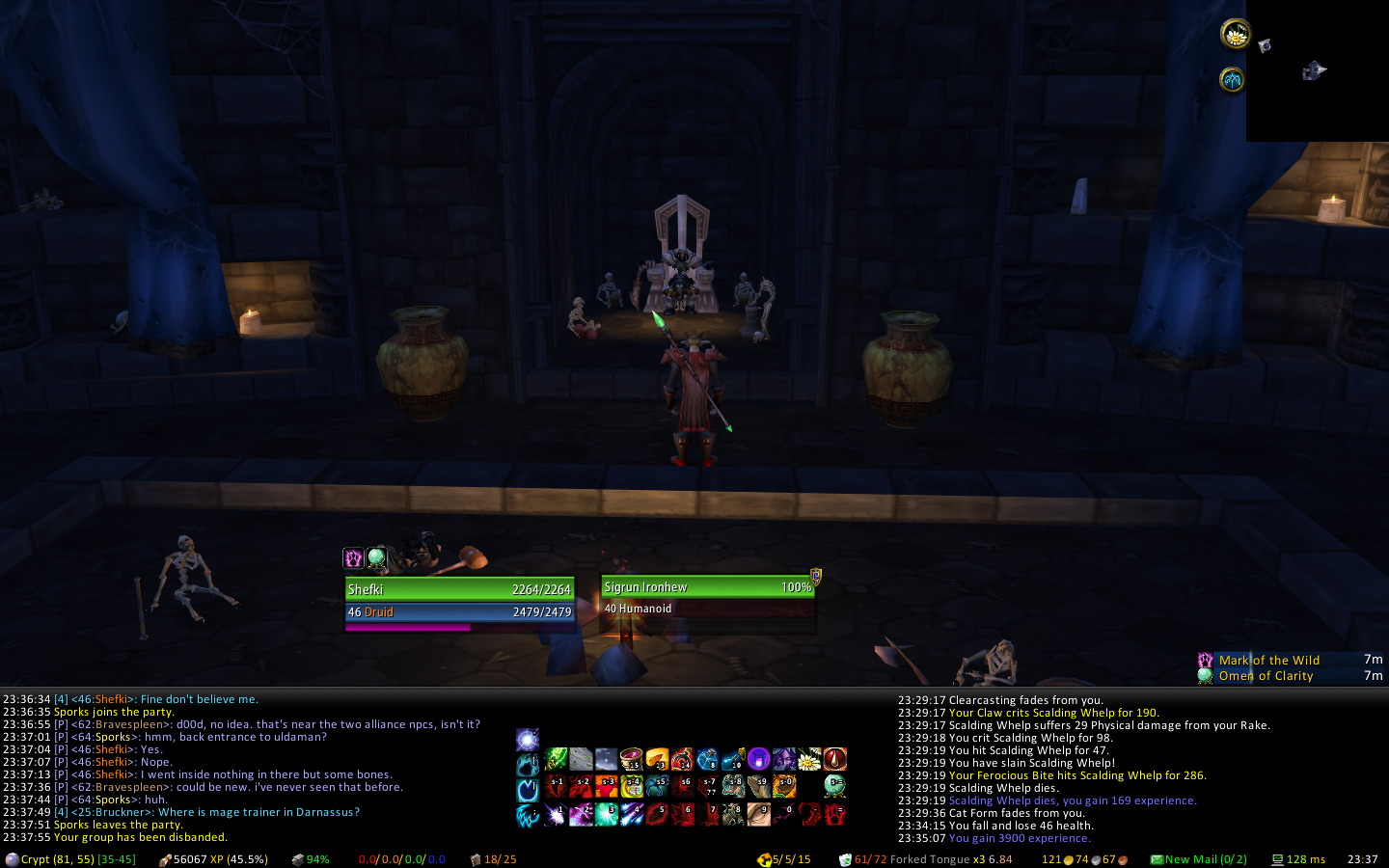Cast the falling stars spell in slot 4
The width and height of the screenshot is (1389, 868).
tap(632, 815)
